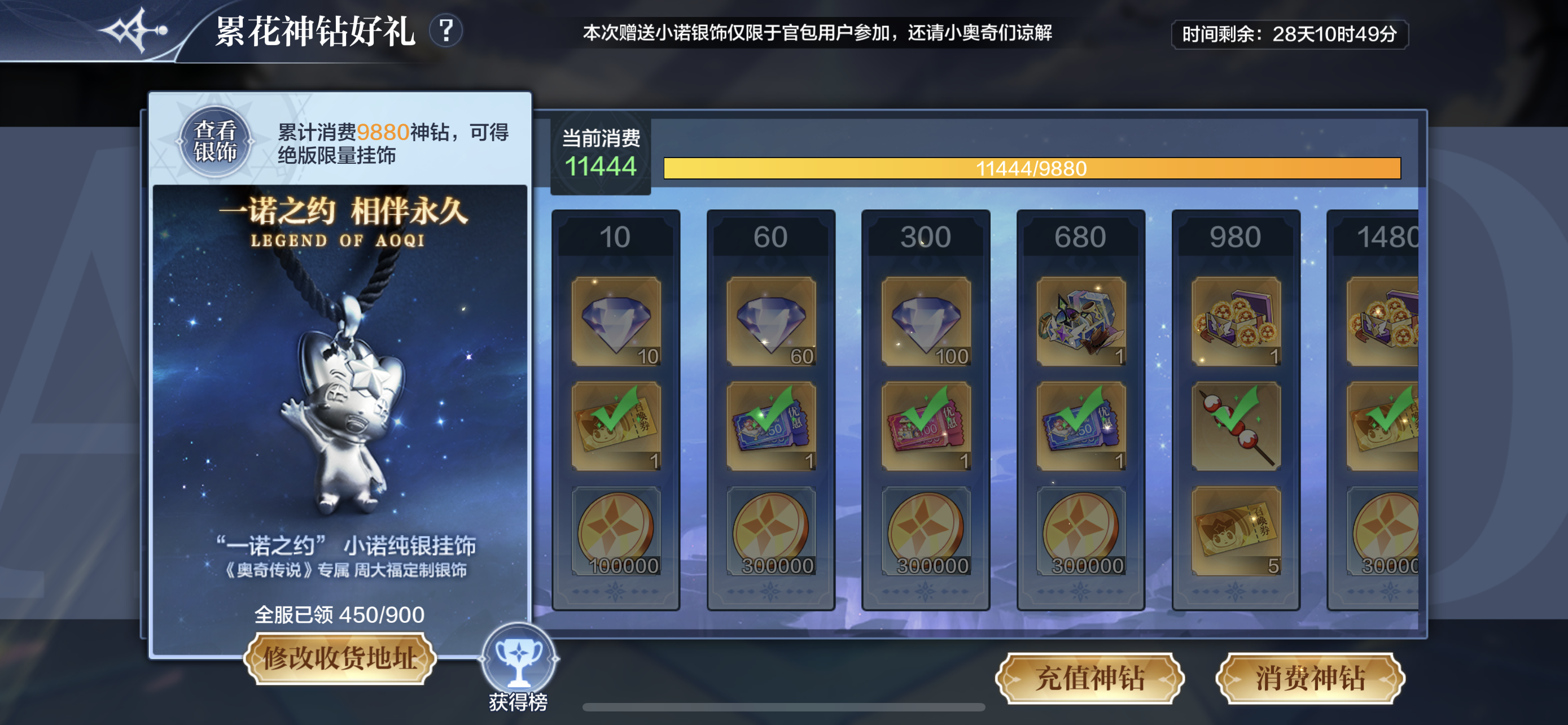Image resolution: width=1568 pixels, height=725 pixels.
Task: View the silver pendant promotional image
Action: point(340,390)
